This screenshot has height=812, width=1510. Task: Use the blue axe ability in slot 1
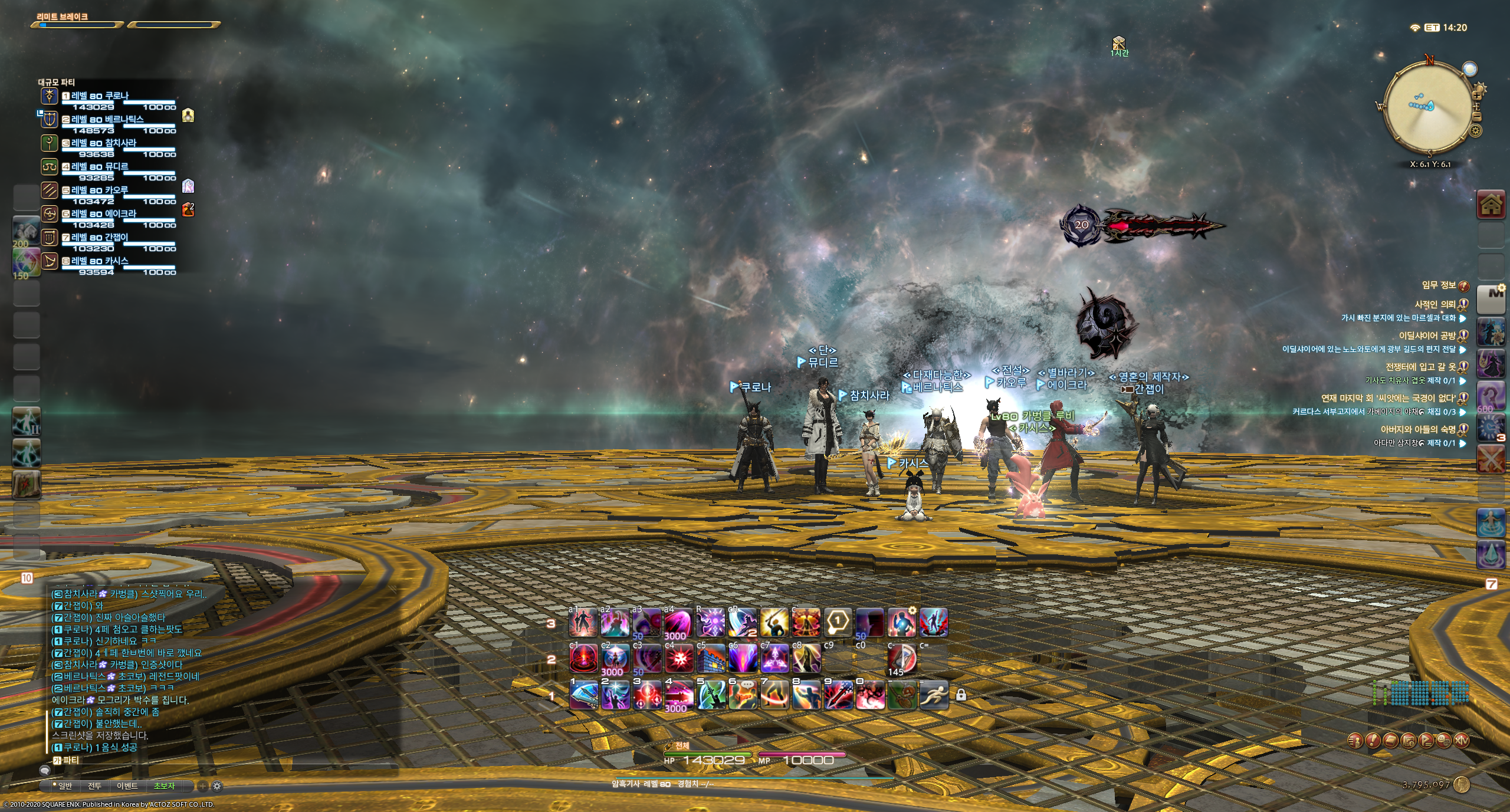pos(584,695)
